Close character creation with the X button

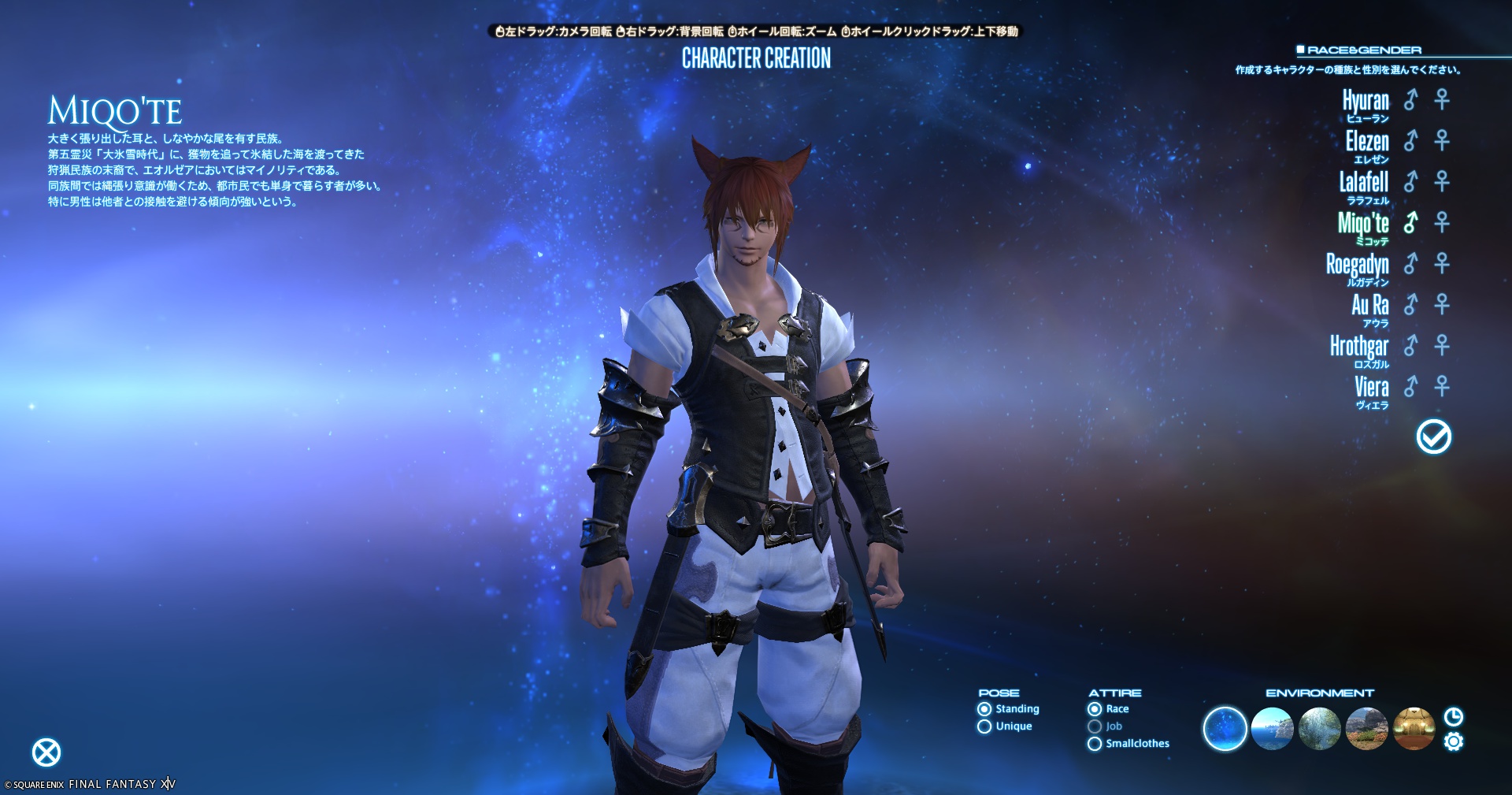[46, 752]
